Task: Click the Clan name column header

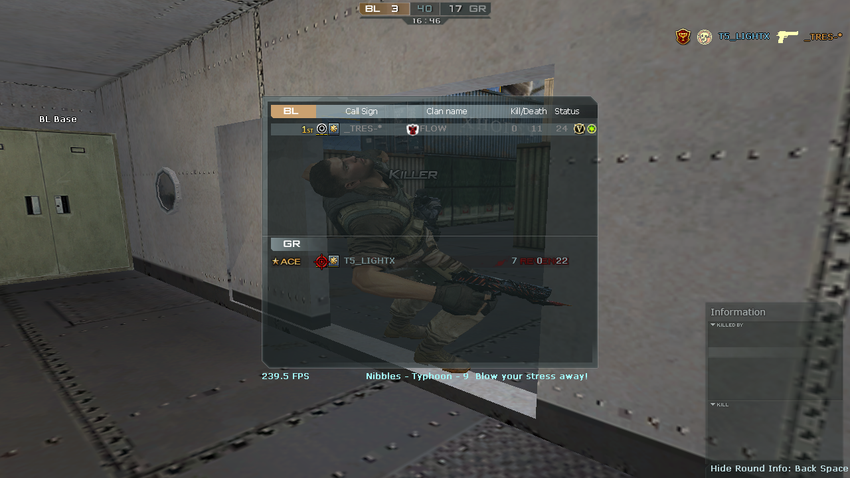Action: pyautogui.click(x=446, y=111)
